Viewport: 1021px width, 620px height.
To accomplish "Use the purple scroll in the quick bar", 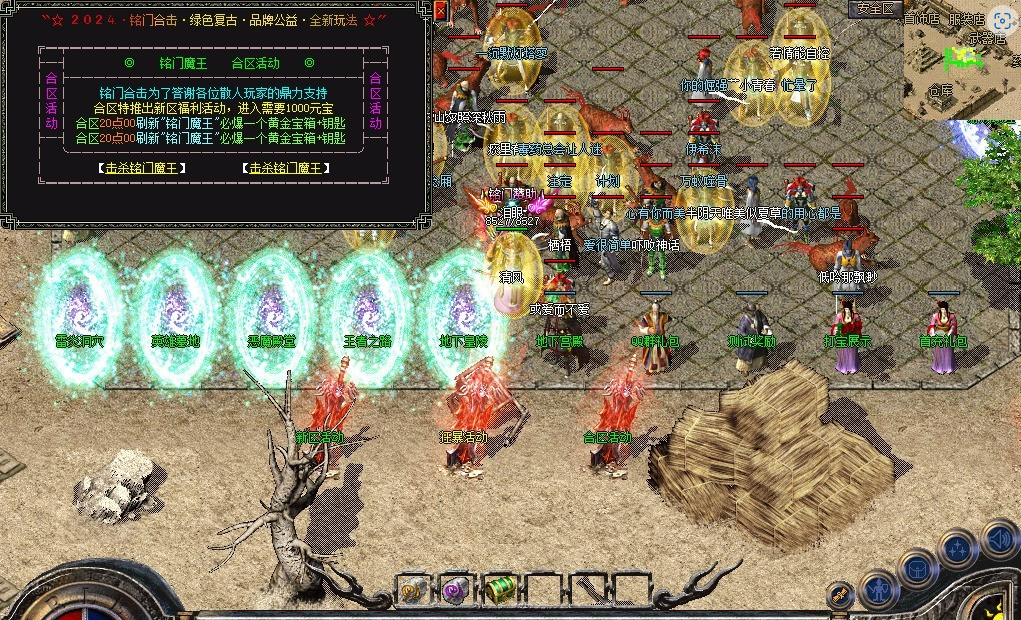I will (x=457, y=590).
